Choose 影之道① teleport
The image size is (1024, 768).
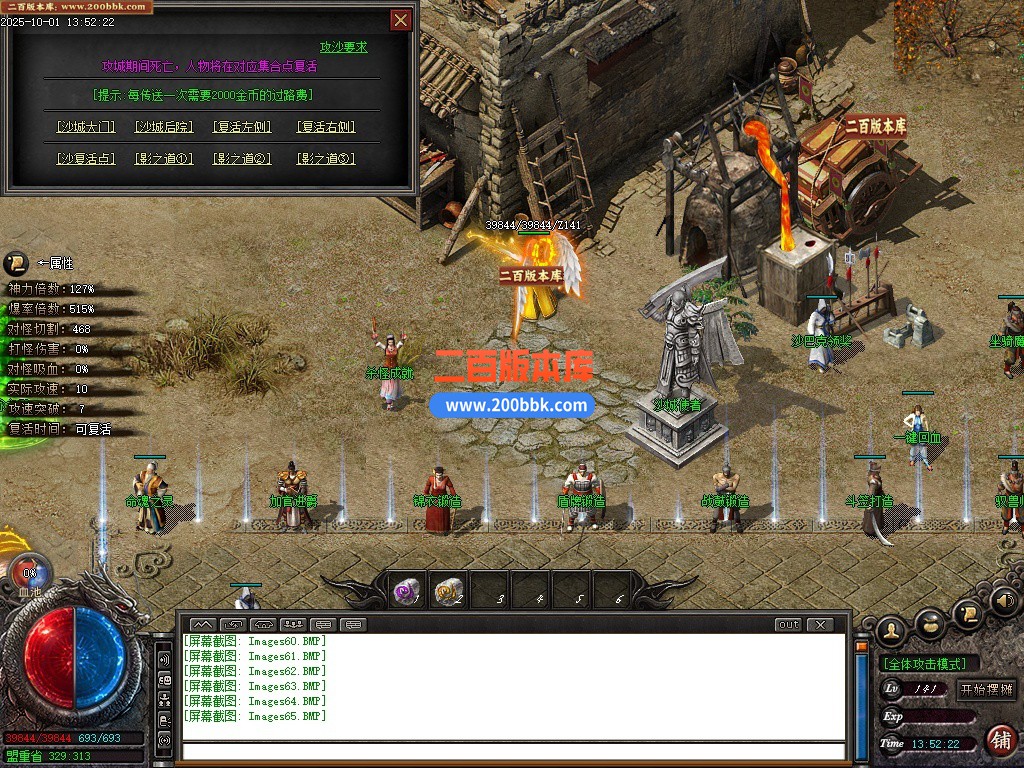click(163, 158)
